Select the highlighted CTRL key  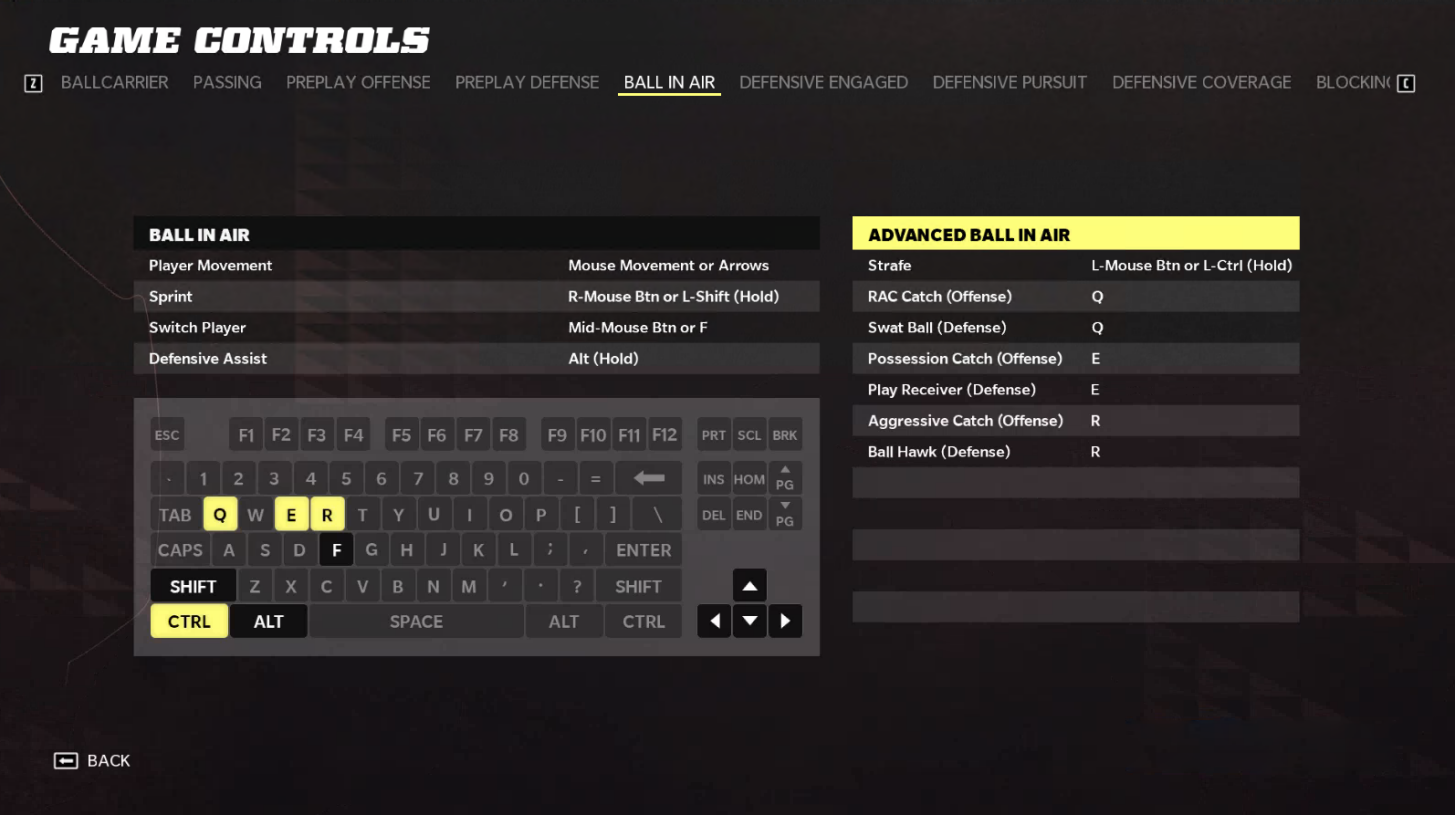(188, 620)
